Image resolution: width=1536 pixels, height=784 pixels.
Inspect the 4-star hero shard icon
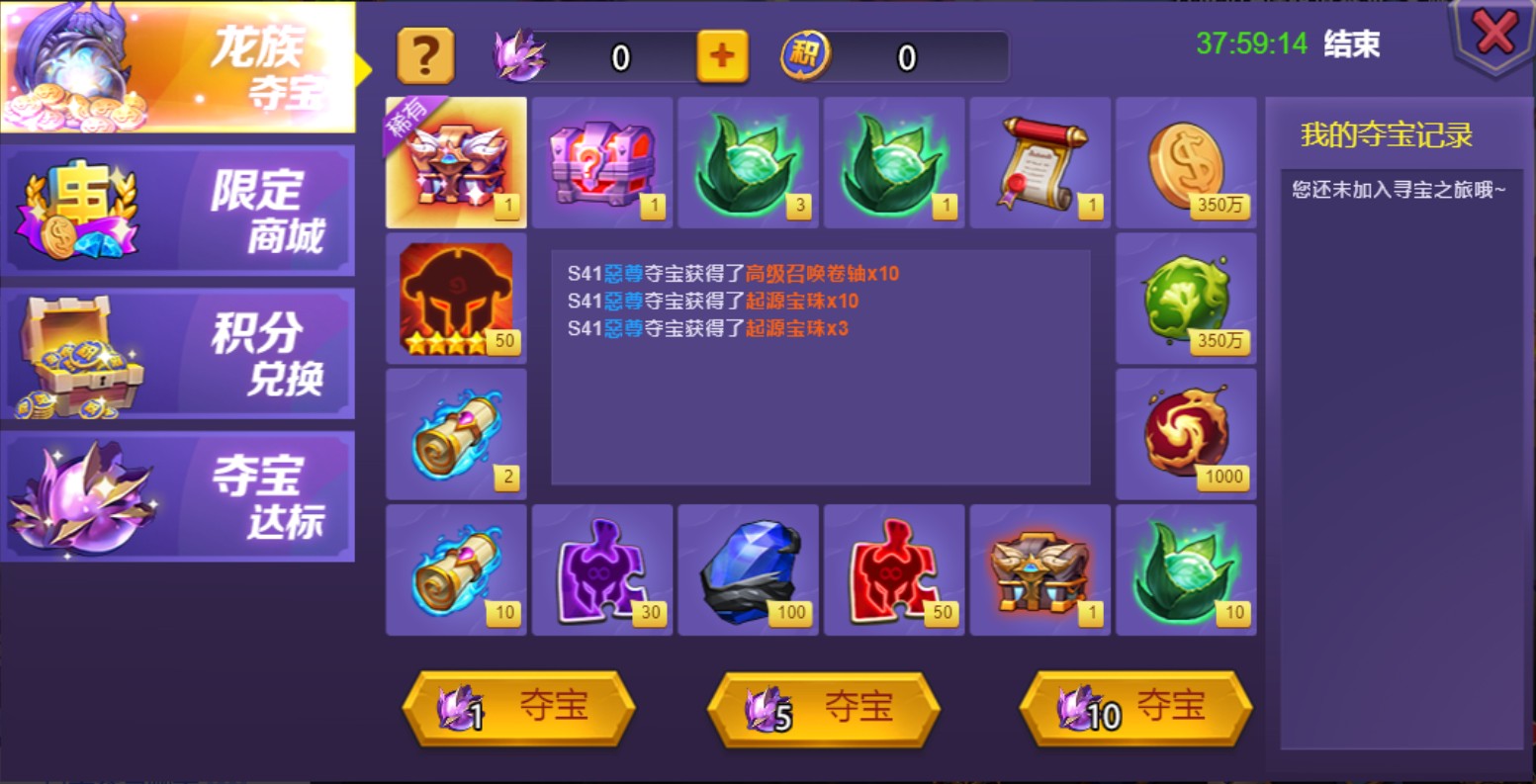click(x=456, y=299)
